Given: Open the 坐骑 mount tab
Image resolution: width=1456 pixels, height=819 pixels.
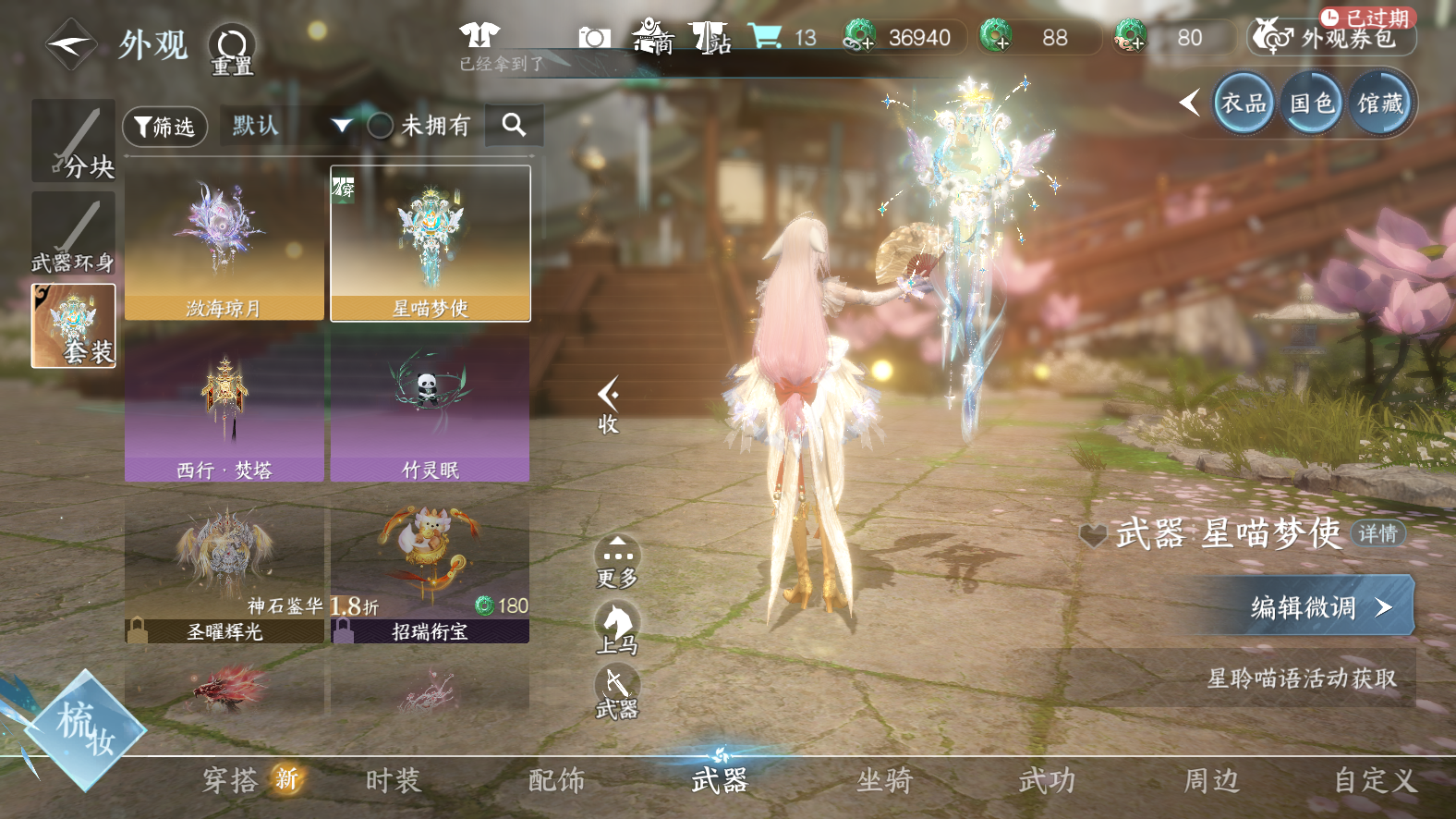Looking at the screenshot, I should (884, 781).
